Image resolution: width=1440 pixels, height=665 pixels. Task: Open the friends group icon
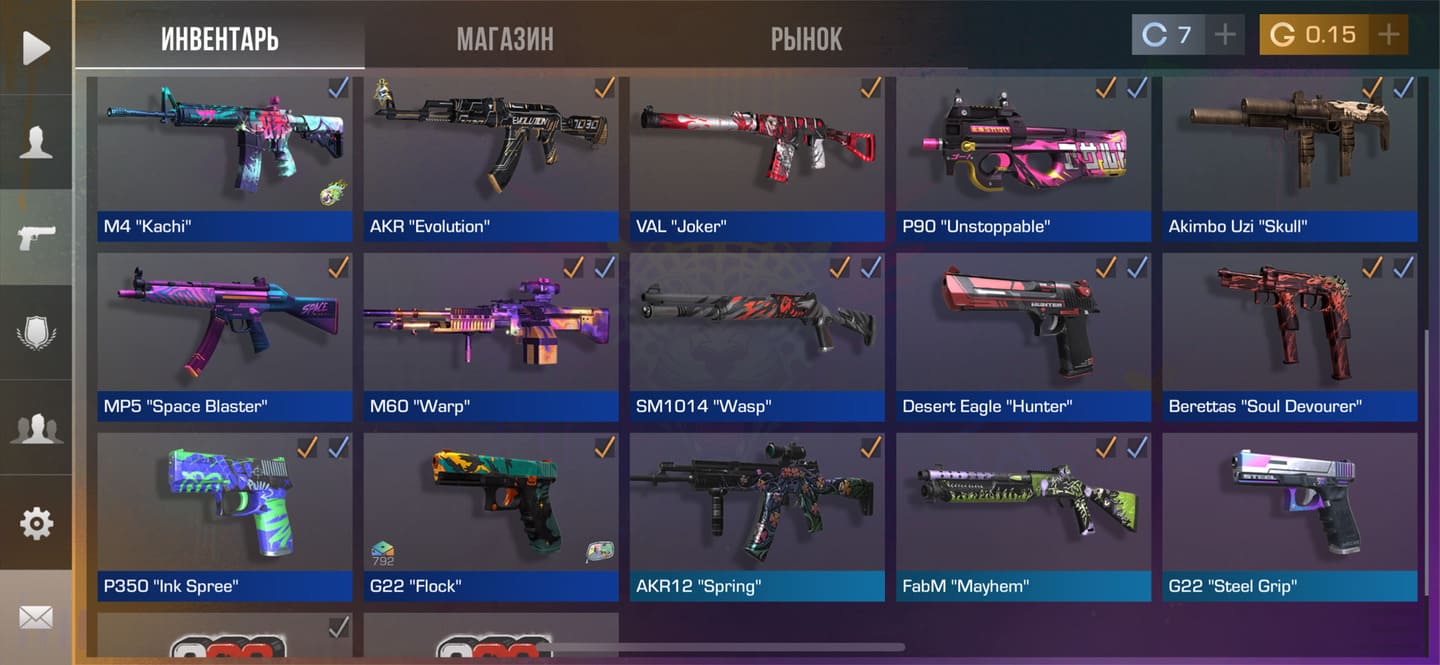coord(36,428)
